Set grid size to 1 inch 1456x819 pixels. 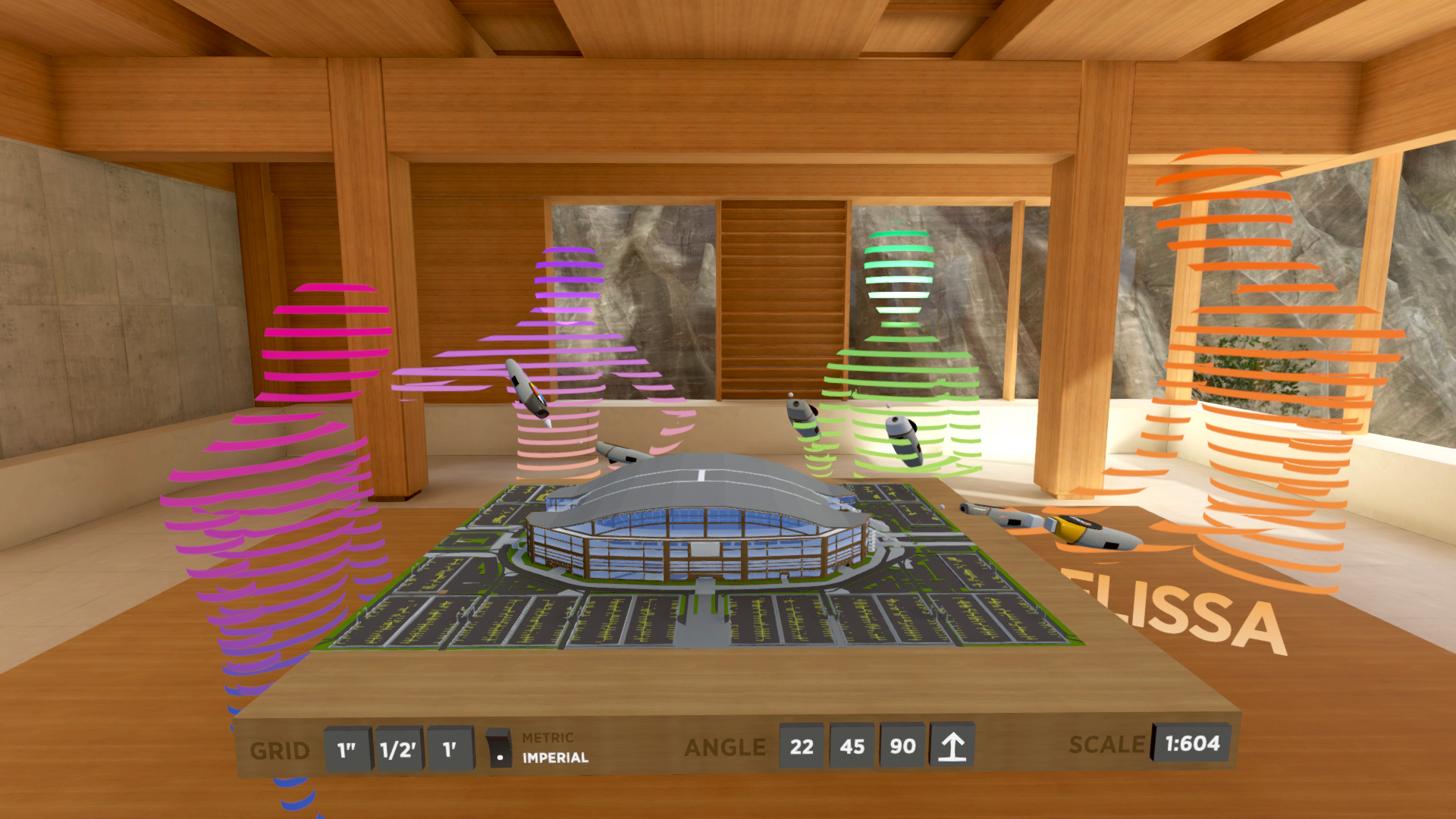coord(347,750)
